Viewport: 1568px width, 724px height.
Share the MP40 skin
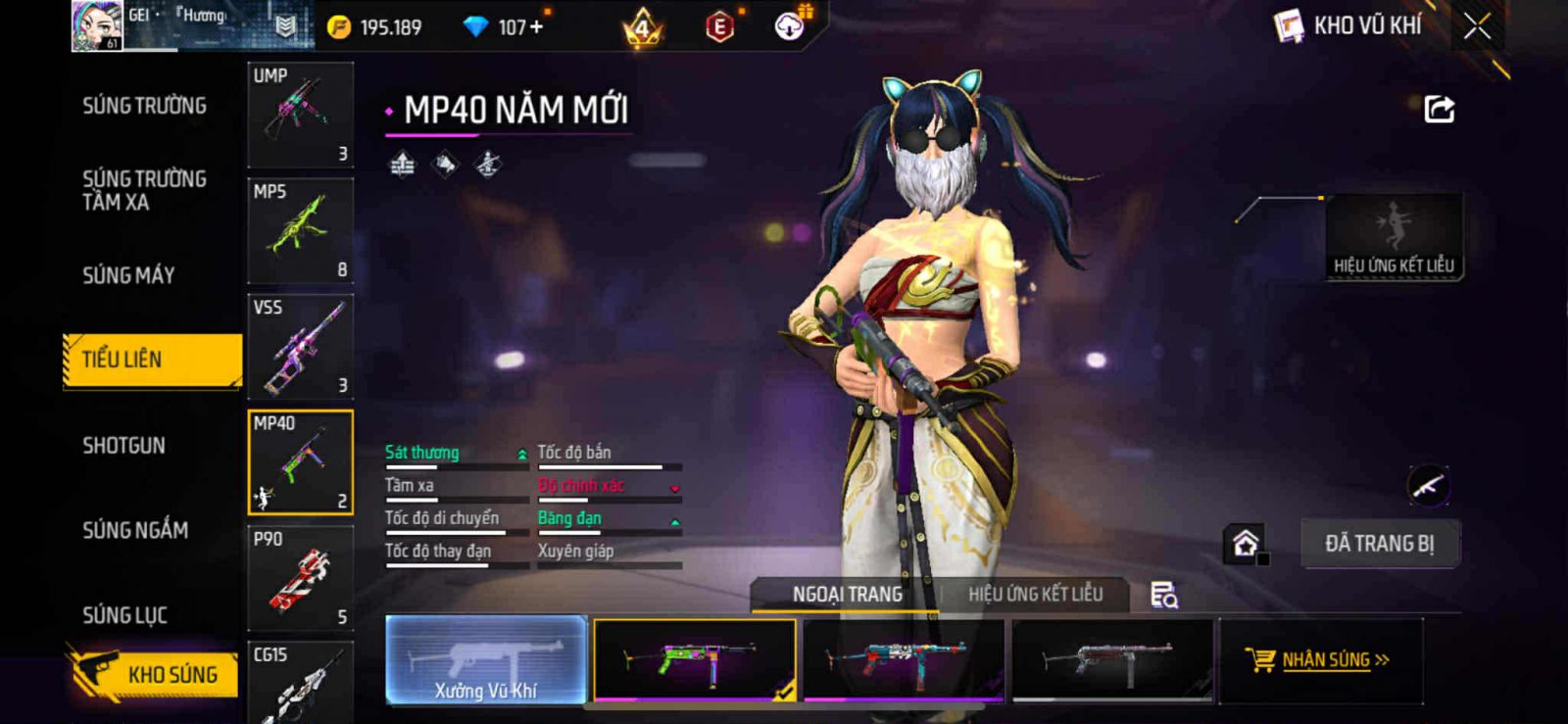tap(1439, 109)
